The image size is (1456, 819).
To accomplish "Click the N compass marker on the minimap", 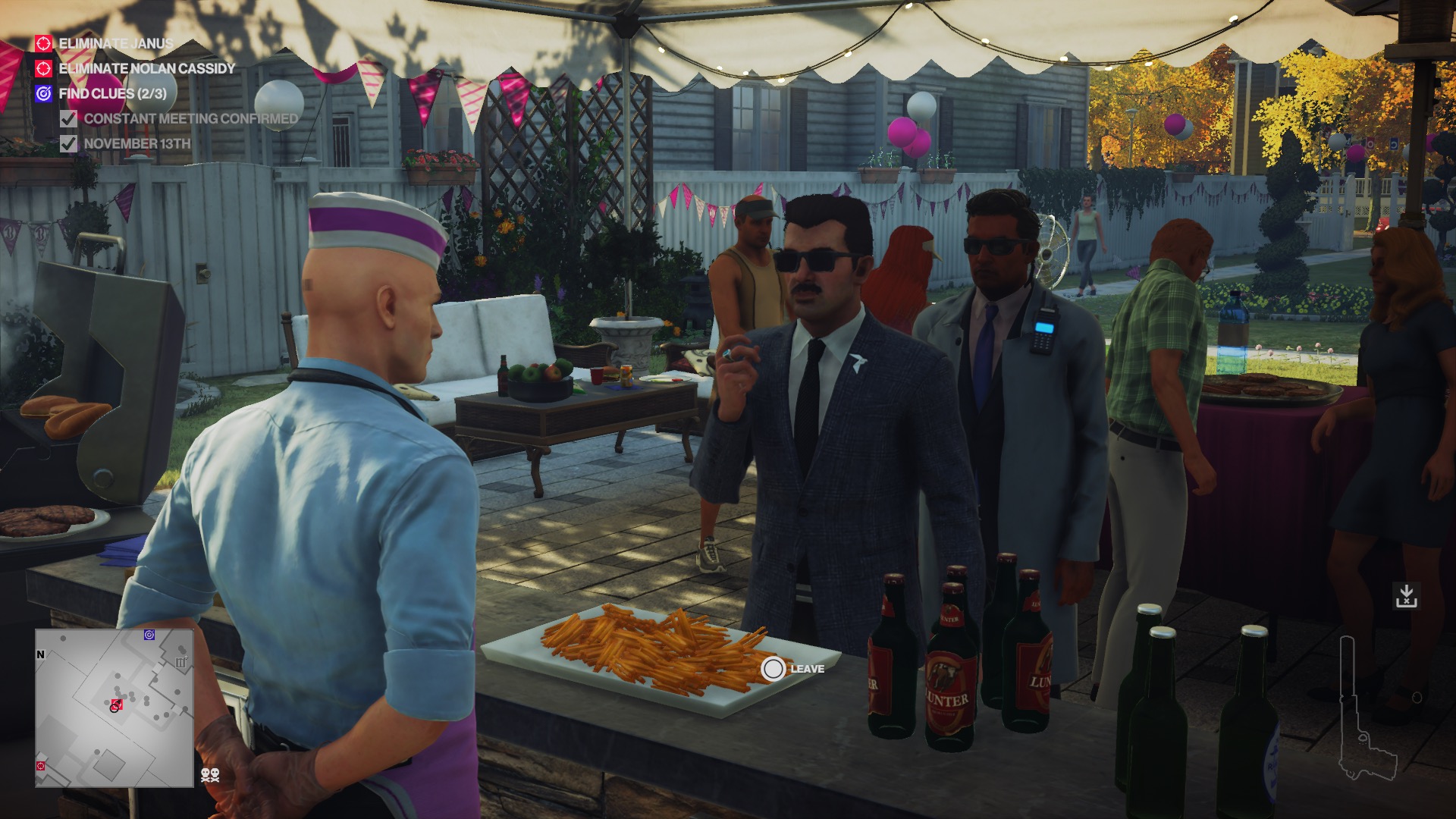I will [x=40, y=654].
